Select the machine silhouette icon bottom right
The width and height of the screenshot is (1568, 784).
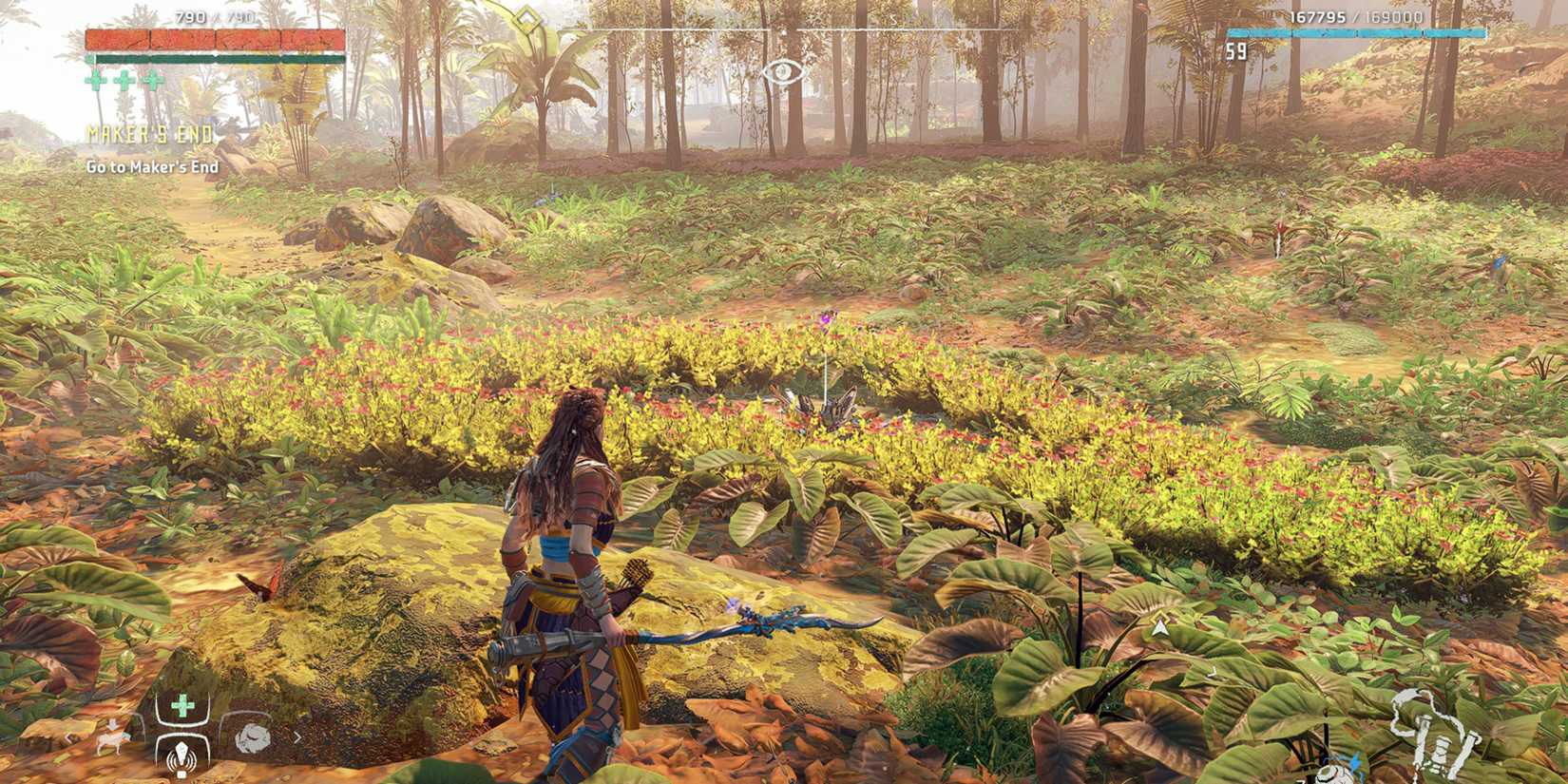point(1438,733)
